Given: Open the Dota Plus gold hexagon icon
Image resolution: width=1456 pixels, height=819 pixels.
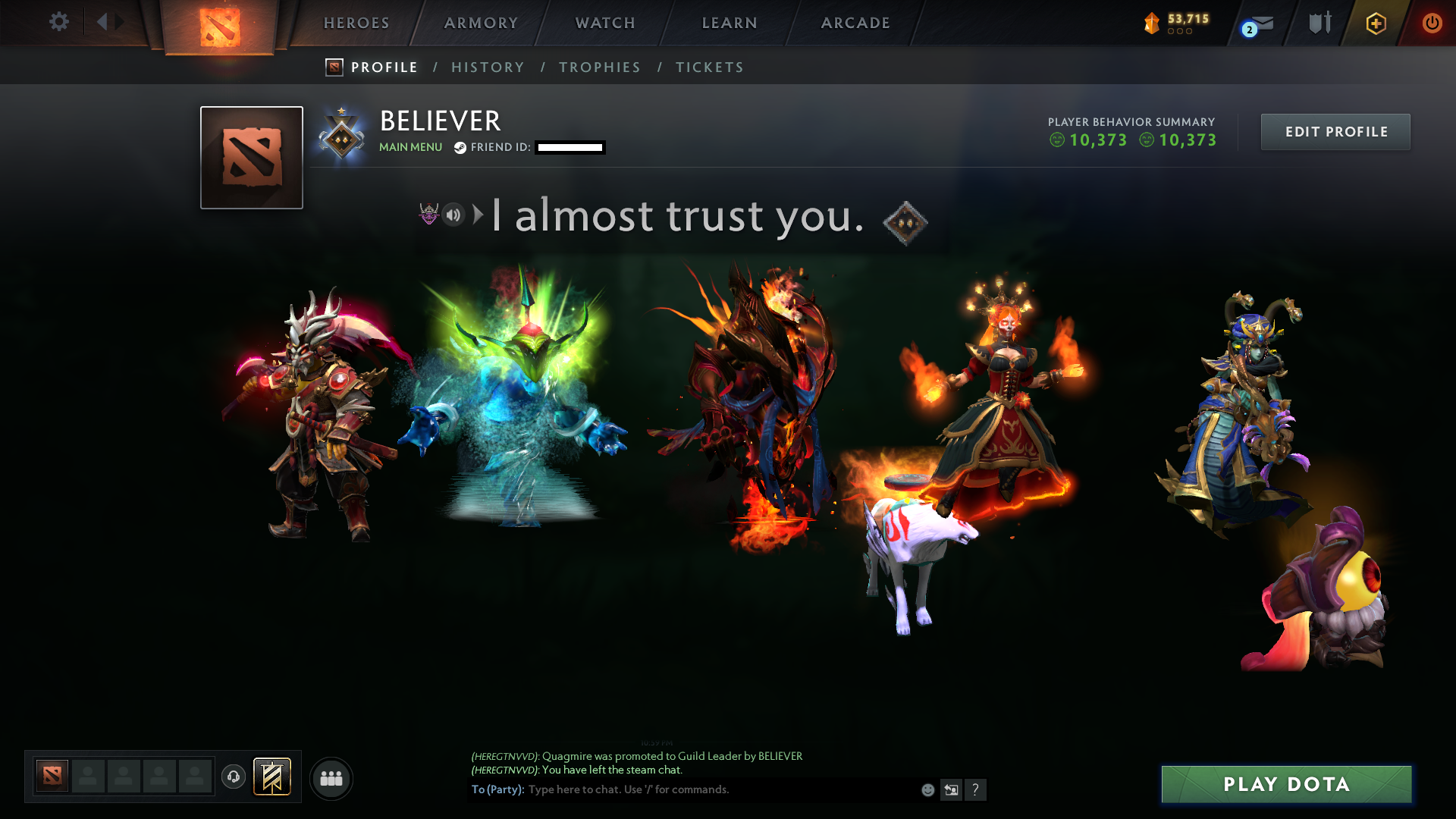Looking at the screenshot, I should click(x=1376, y=24).
